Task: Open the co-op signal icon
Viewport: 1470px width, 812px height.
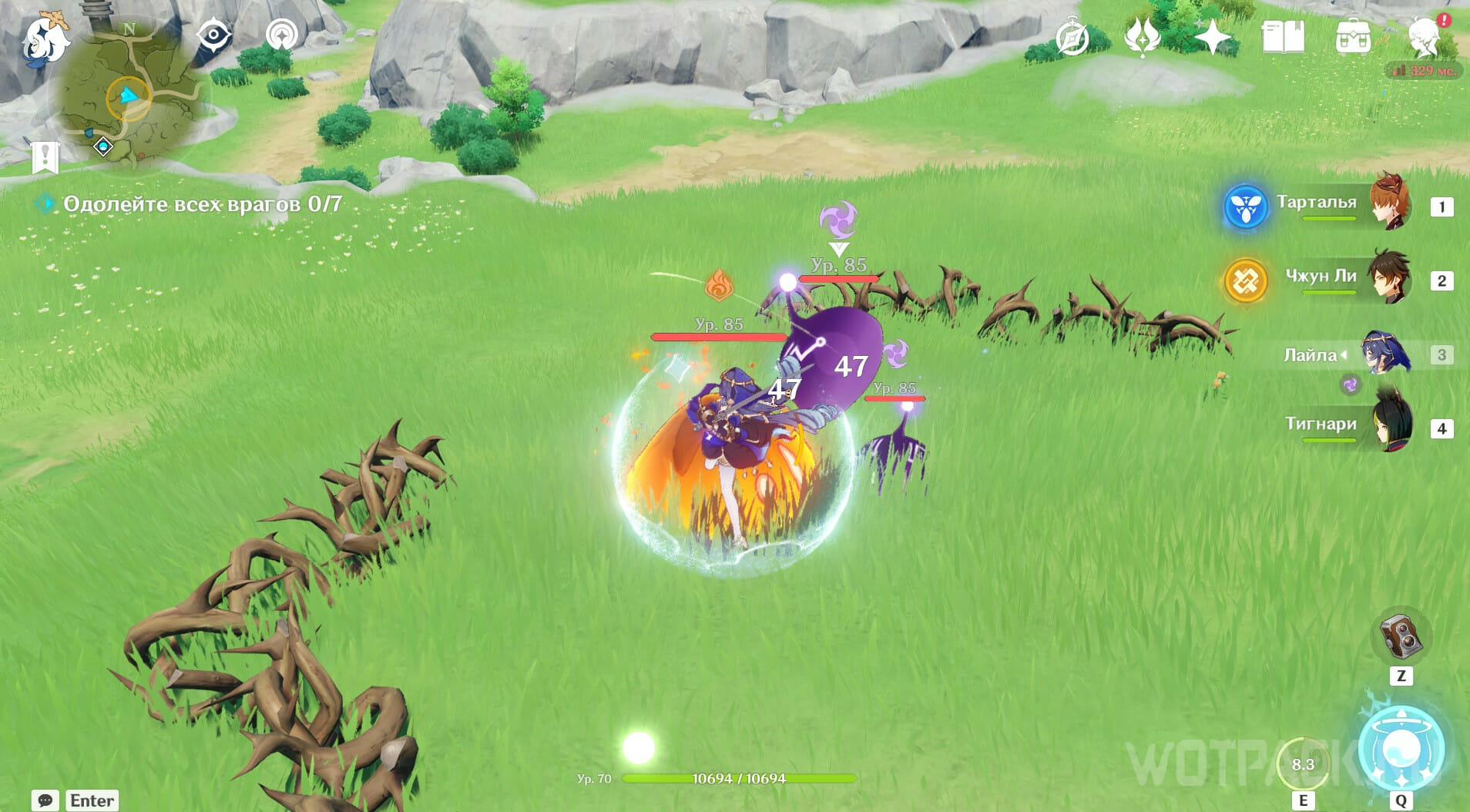Action: coord(282,35)
